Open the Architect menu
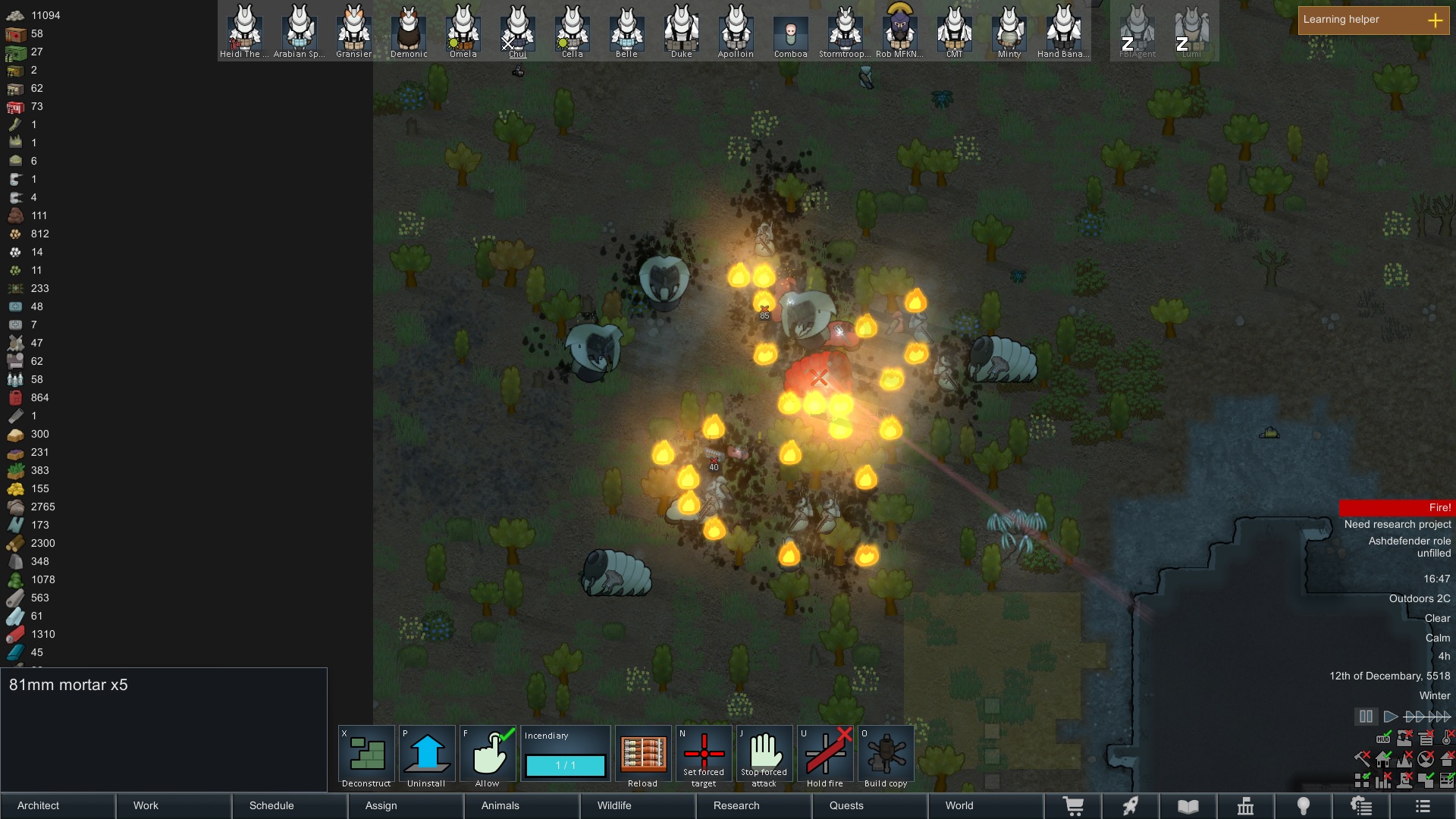1456x819 pixels. click(x=58, y=805)
